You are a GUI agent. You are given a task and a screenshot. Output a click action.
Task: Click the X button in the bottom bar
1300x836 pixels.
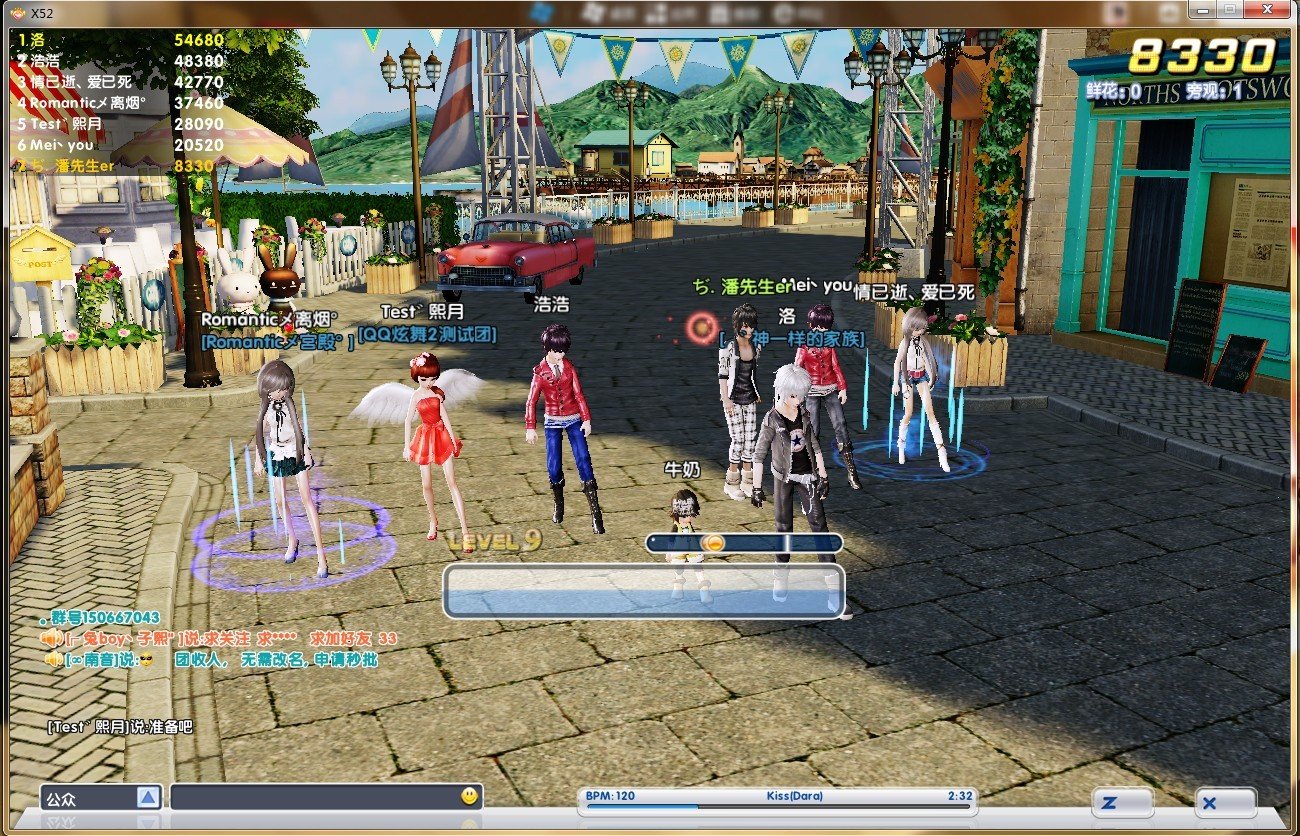[1225, 802]
